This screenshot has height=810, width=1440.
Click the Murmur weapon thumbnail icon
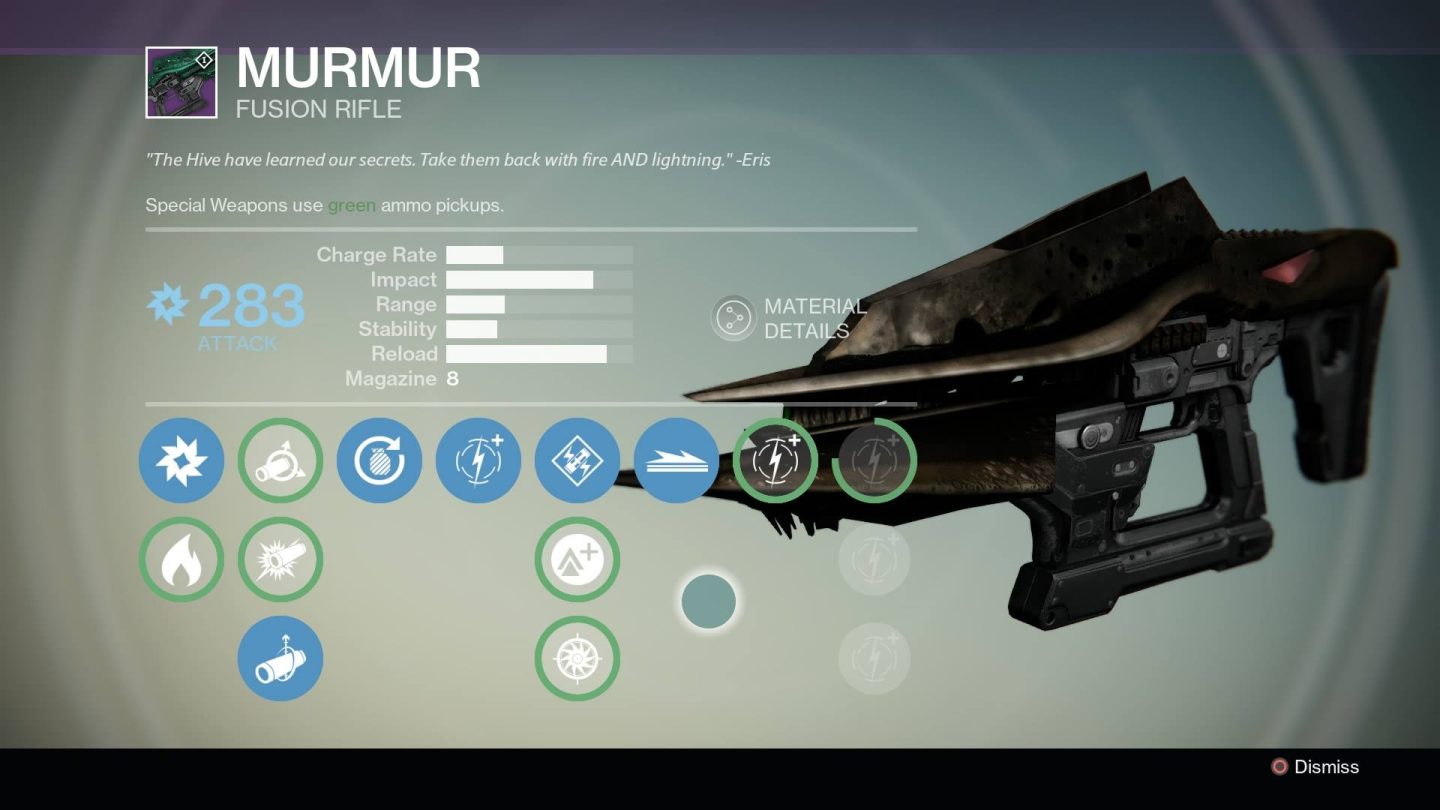[181, 82]
